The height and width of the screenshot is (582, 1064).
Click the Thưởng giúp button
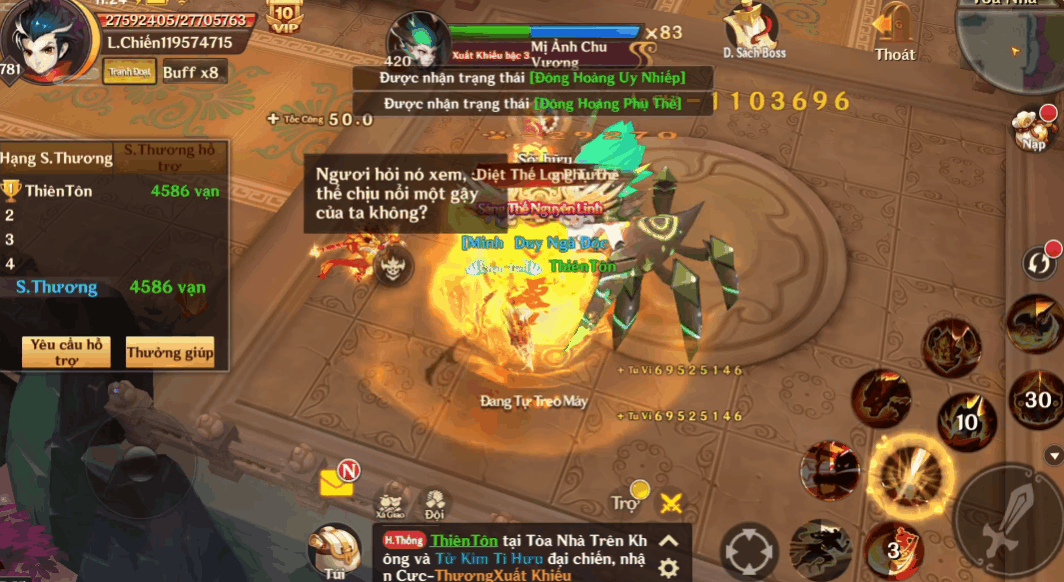coord(170,352)
